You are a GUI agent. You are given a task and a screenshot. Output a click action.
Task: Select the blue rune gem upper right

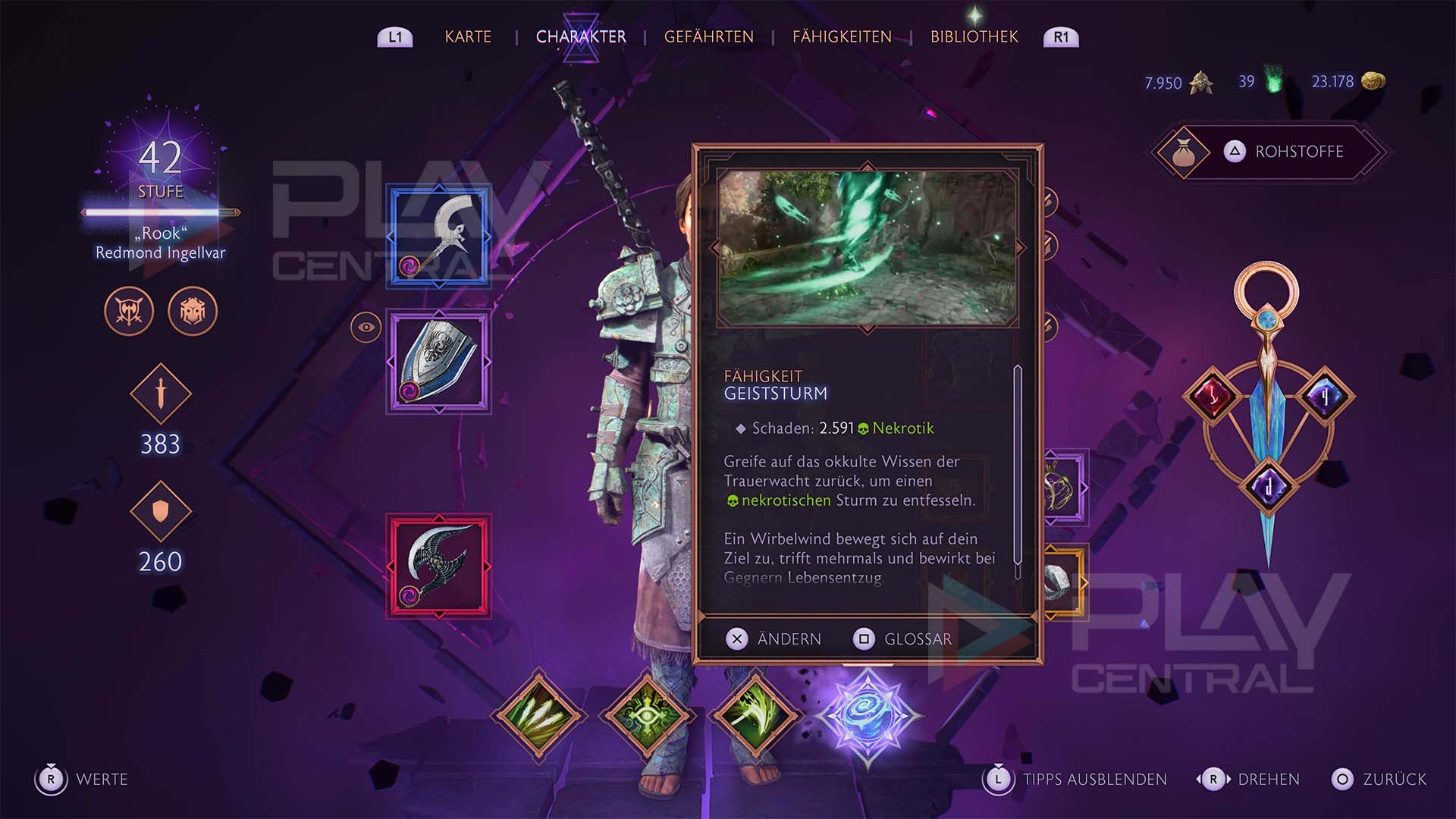tap(1324, 396)
